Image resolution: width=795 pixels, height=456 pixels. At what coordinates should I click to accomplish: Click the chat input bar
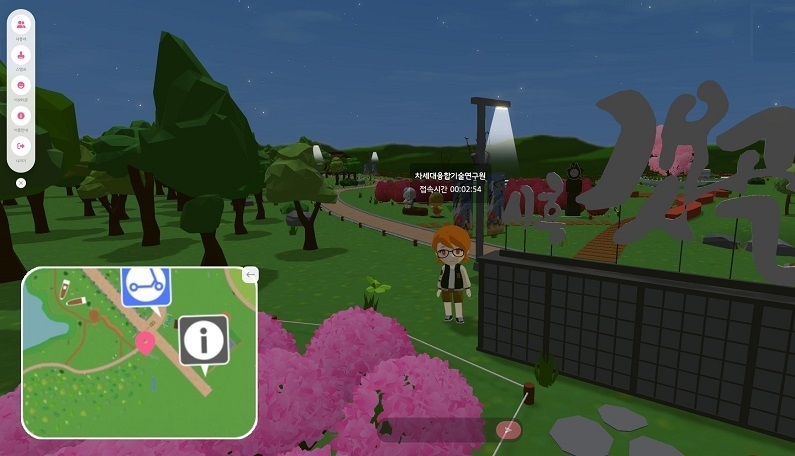440,430
